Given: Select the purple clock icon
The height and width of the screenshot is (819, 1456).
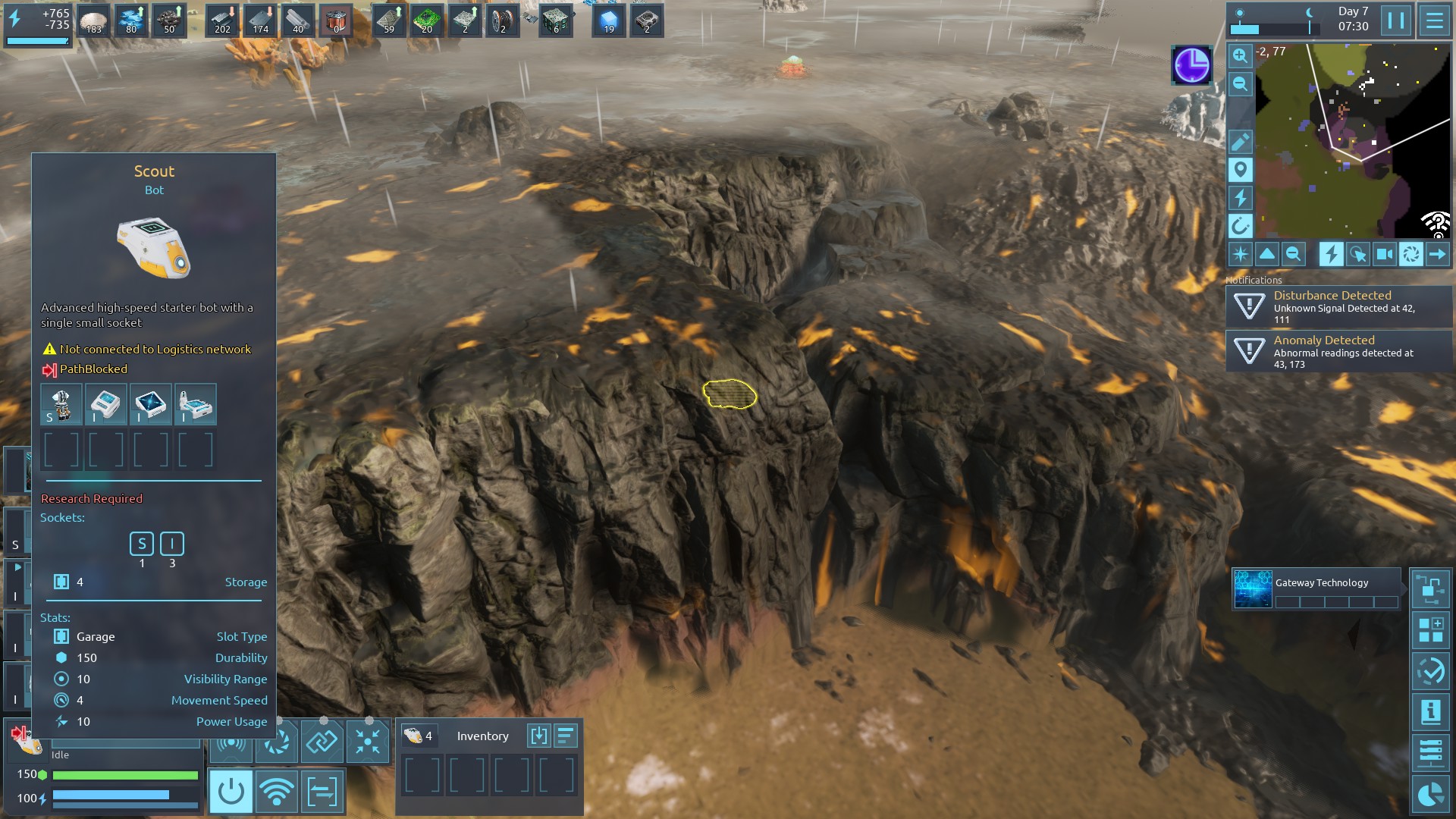Looking at the screenshot, I should tap(1191, 65).
